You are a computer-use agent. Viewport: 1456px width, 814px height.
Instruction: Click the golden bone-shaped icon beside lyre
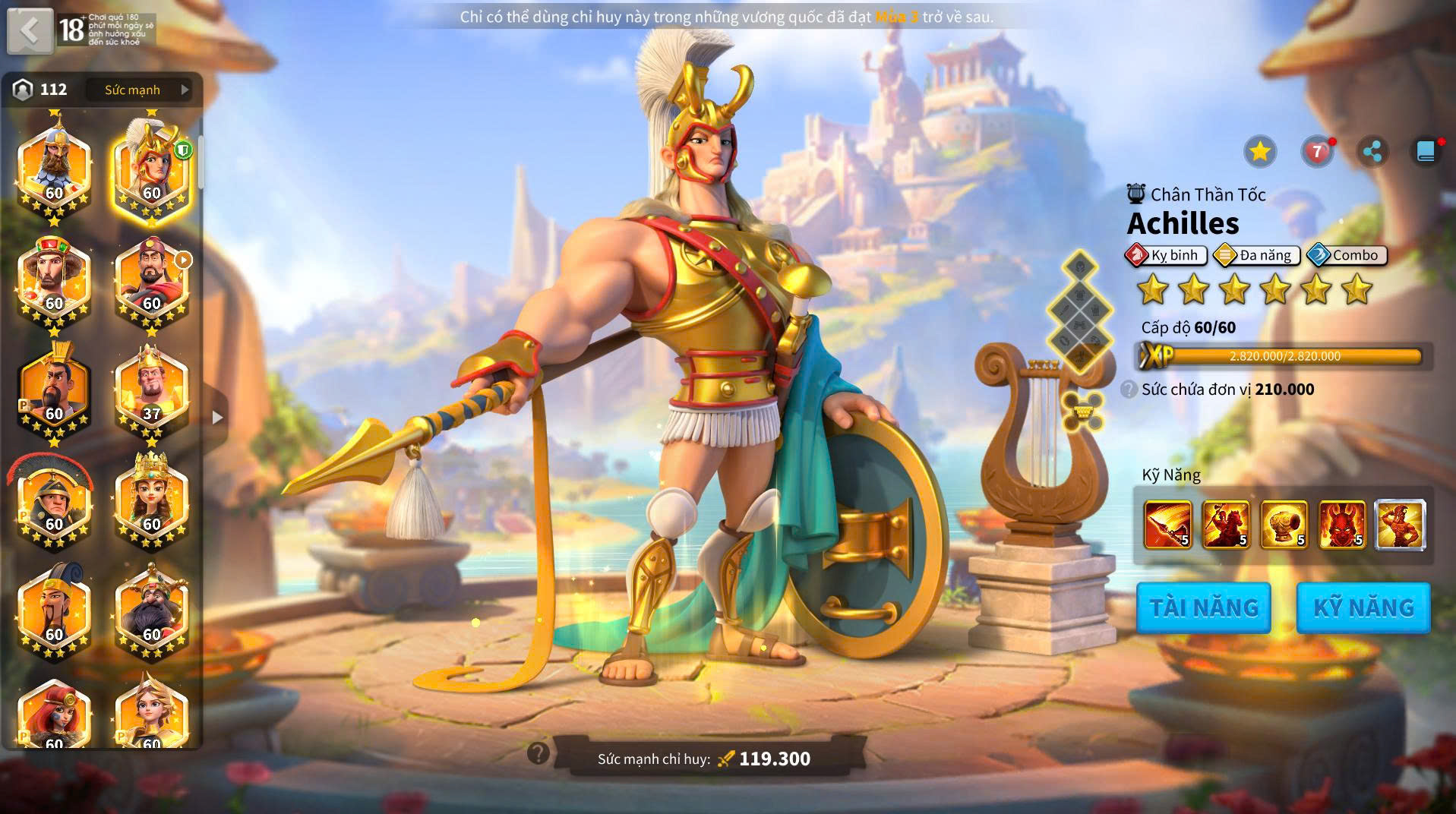tap(1082, 411)
